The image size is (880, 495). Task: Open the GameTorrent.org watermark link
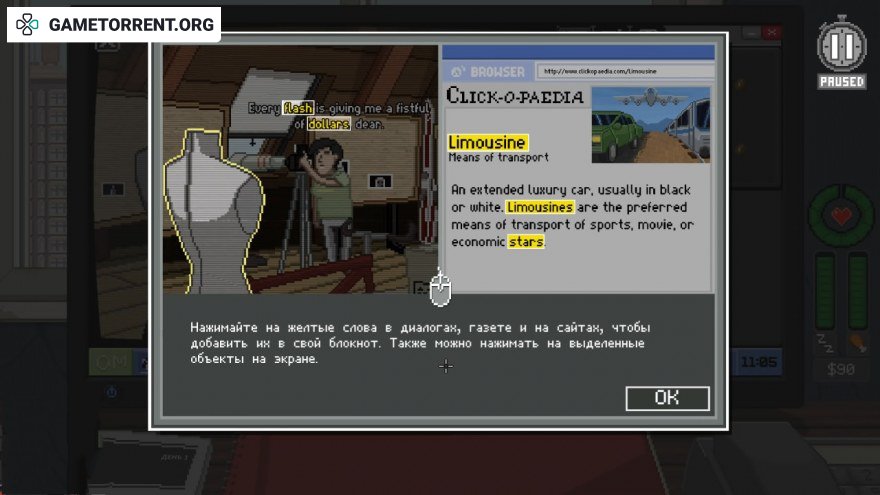pyautogui.click(x=115, y=24)
